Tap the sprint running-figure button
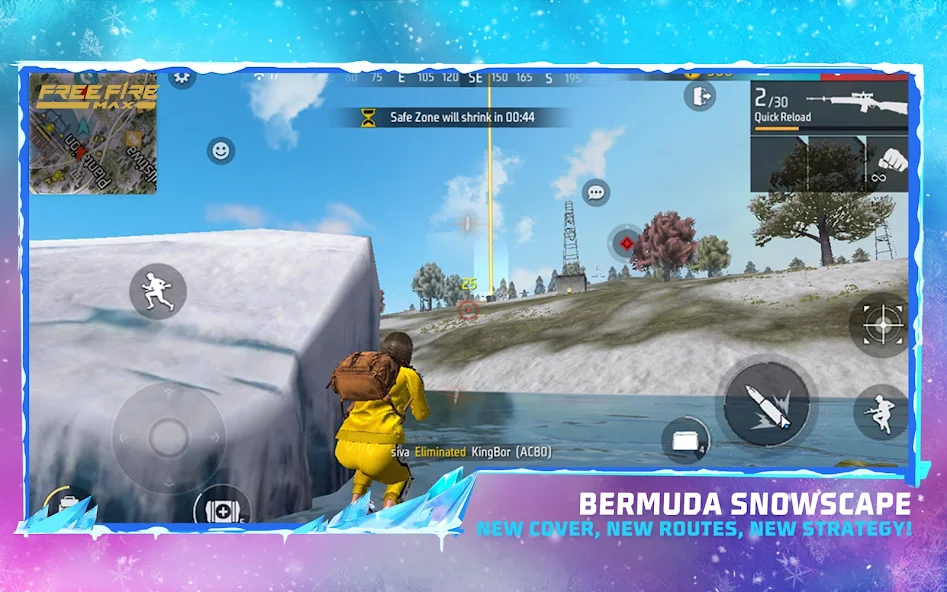The height and width of the screenshot is (592, 947). (158, 291)
